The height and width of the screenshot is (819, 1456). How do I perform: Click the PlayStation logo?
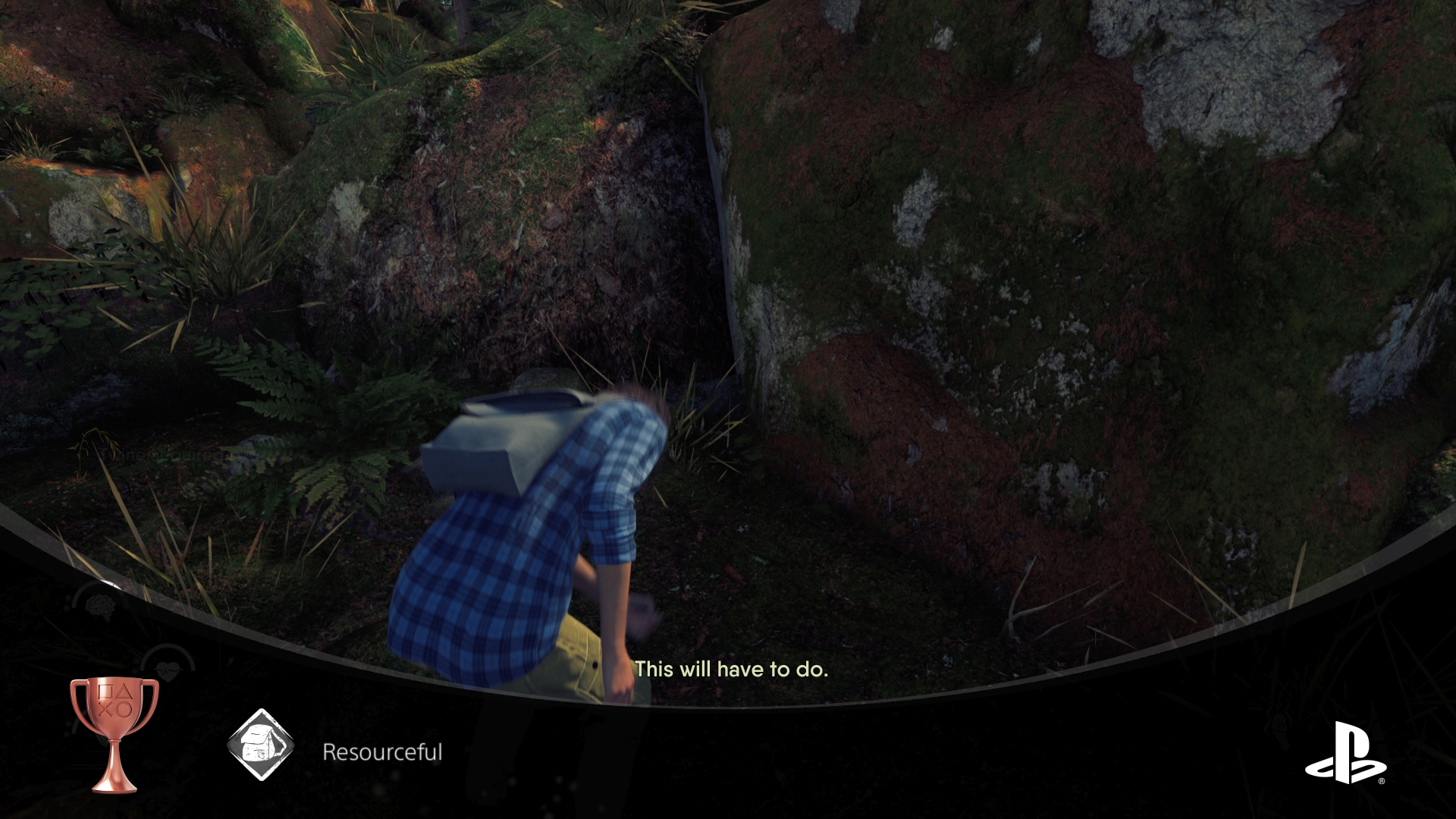click(1345, 752)
